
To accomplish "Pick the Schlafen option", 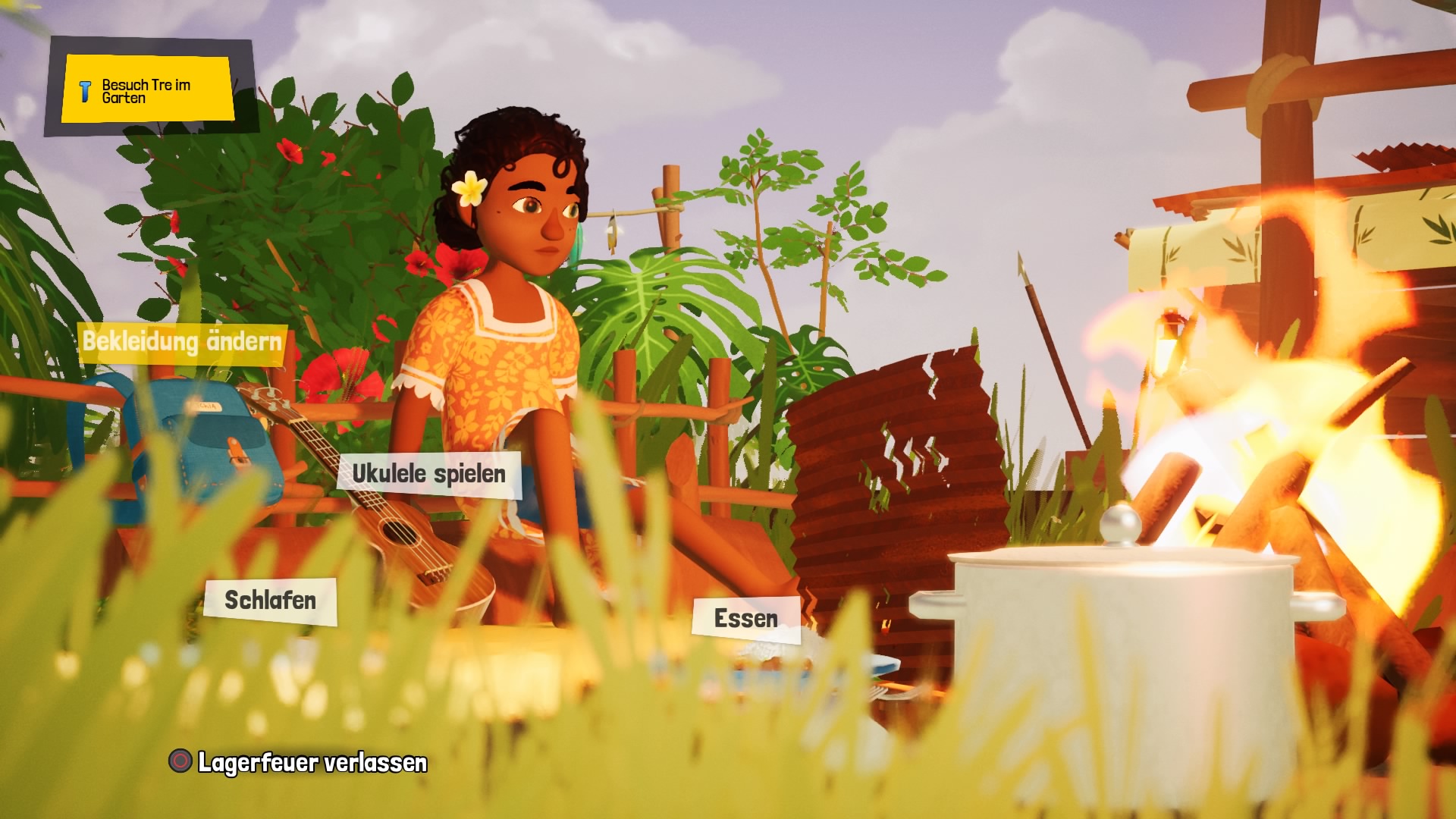I will [270, 601].
